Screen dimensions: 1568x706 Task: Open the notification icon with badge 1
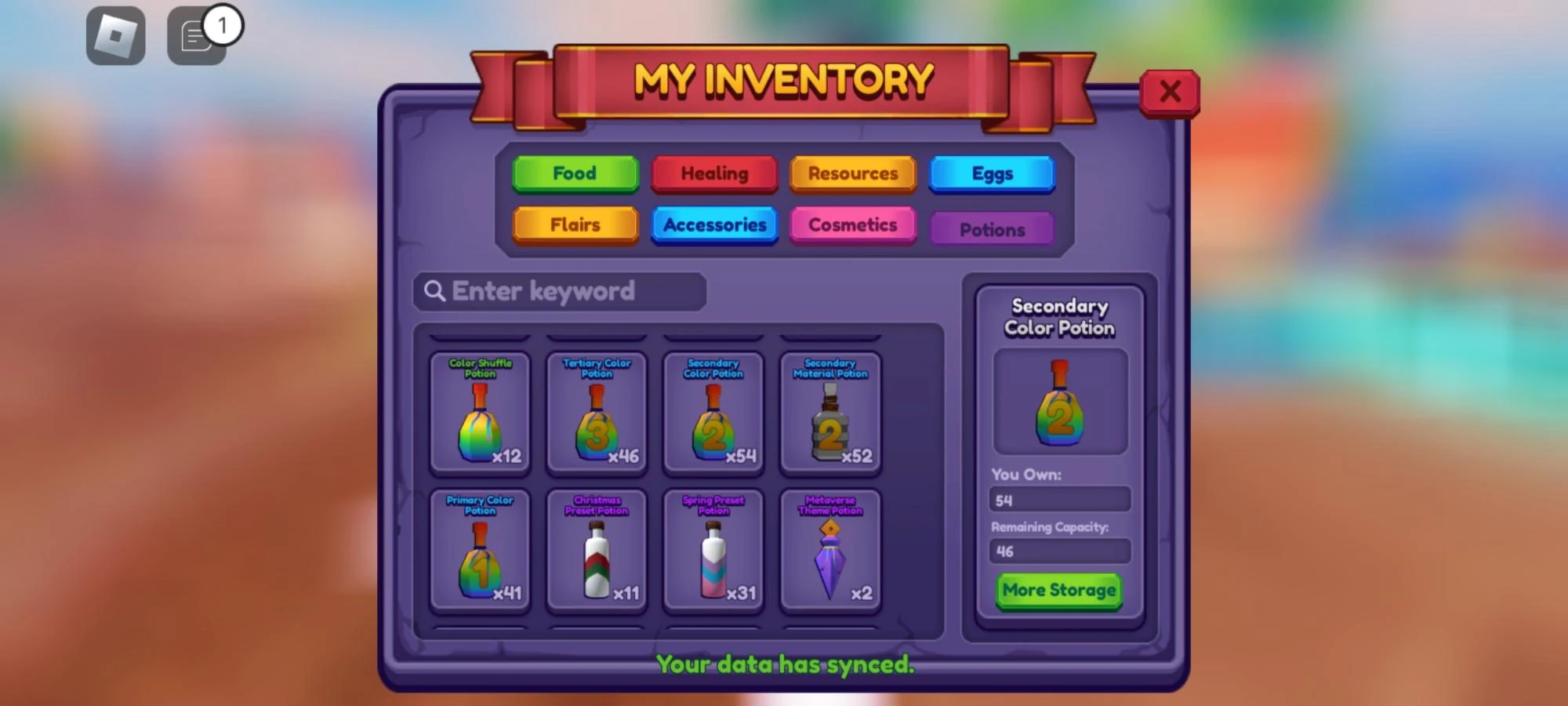196,35
